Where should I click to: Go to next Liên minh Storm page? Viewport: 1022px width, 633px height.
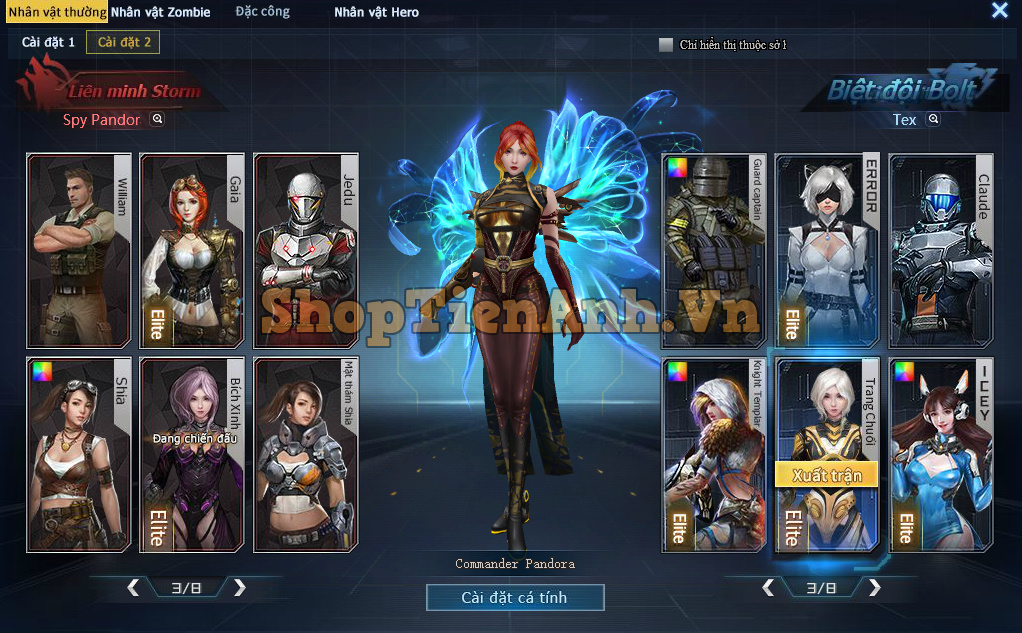click(240, 588)
